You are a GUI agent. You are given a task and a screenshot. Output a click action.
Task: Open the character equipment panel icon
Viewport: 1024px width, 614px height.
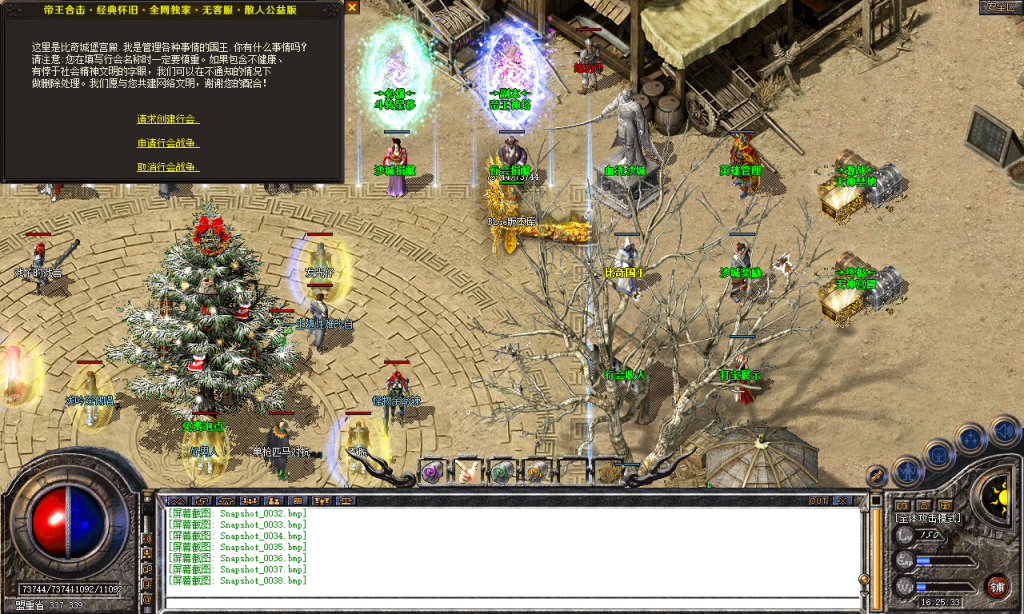907,469
